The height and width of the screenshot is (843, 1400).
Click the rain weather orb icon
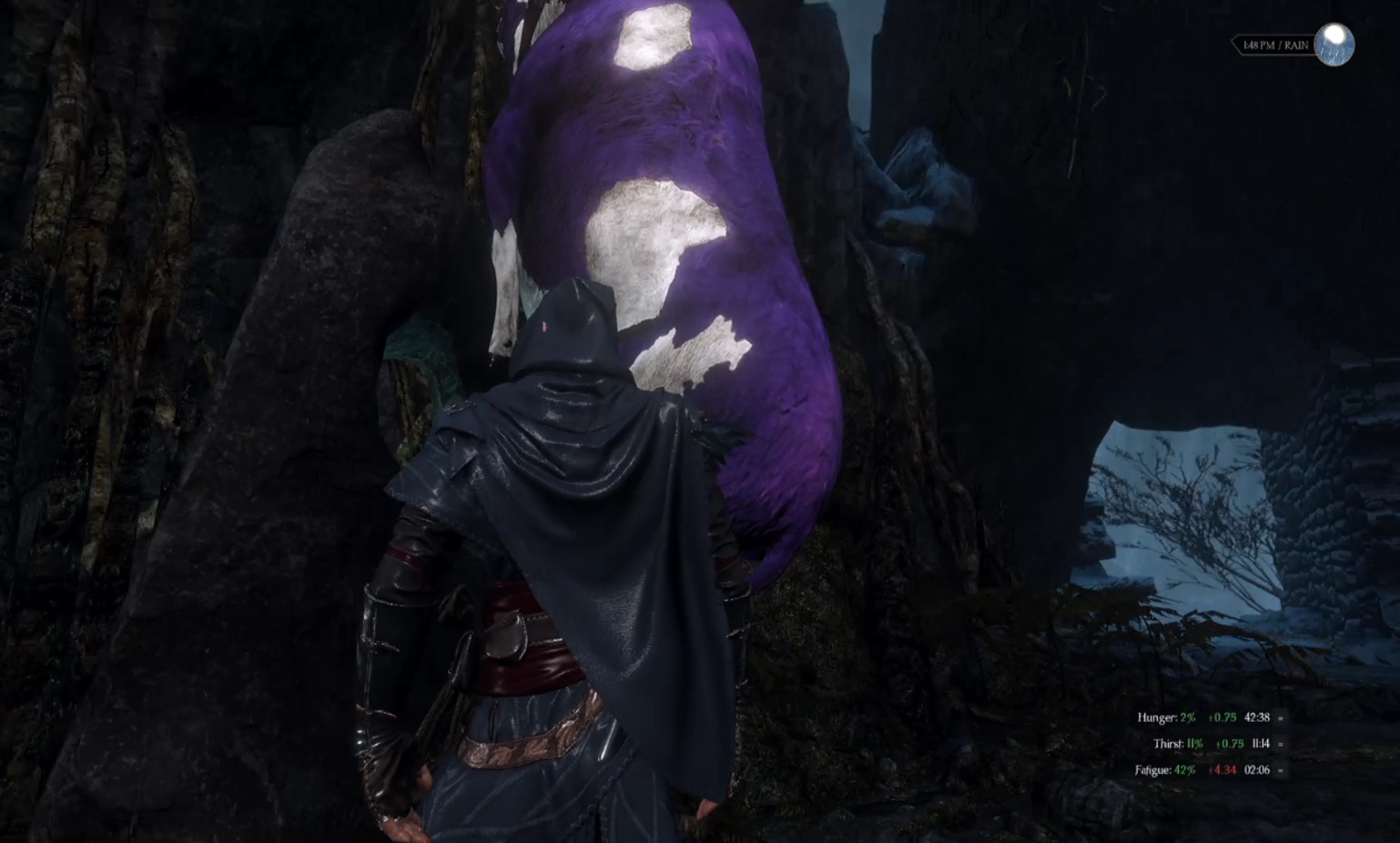(x=1335, y=45)
